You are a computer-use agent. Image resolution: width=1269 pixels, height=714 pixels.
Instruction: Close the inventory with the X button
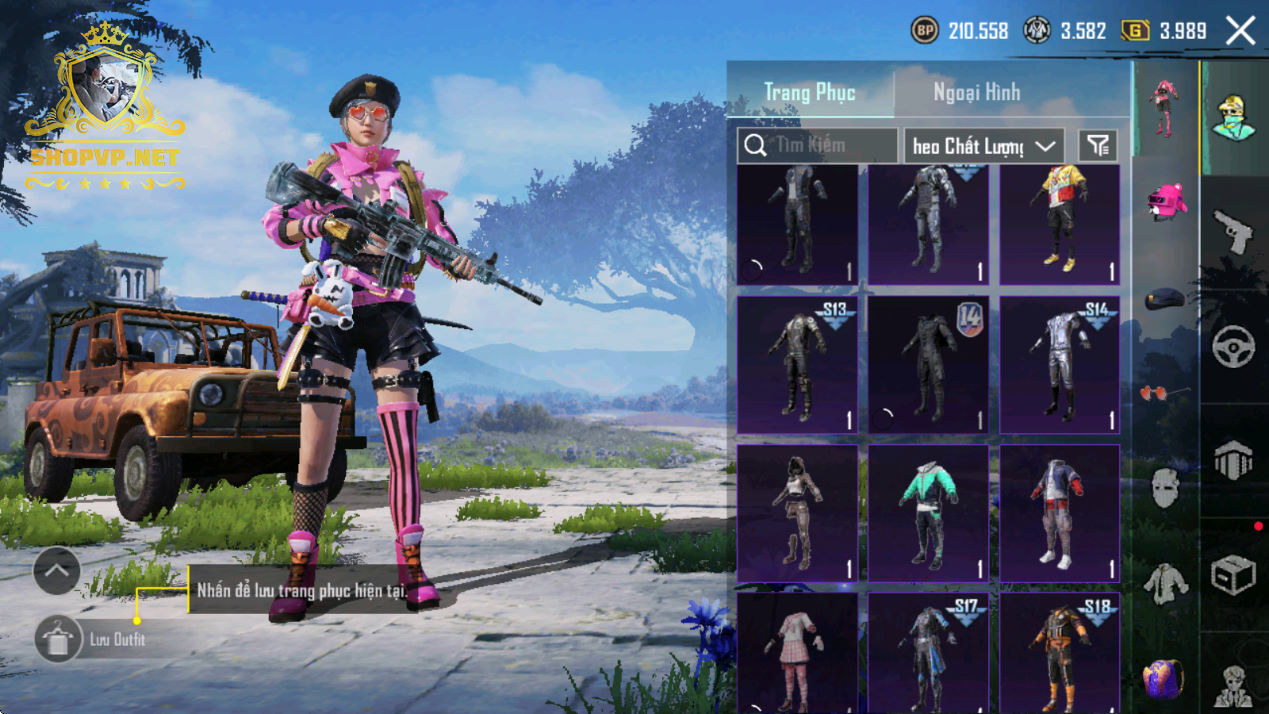(x=1240, y=31)
